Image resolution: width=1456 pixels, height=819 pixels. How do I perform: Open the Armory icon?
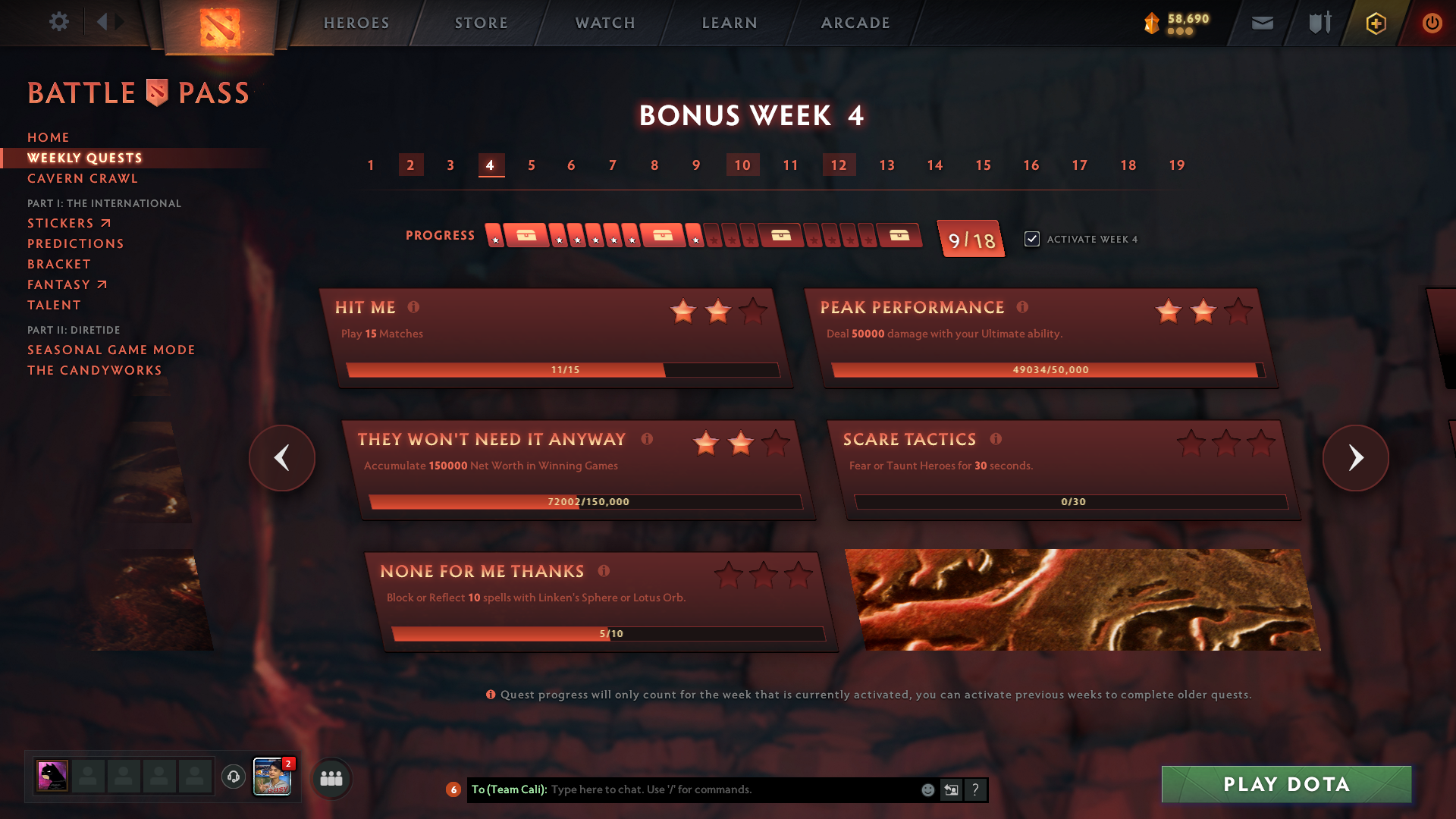(x=1319, y=23)
